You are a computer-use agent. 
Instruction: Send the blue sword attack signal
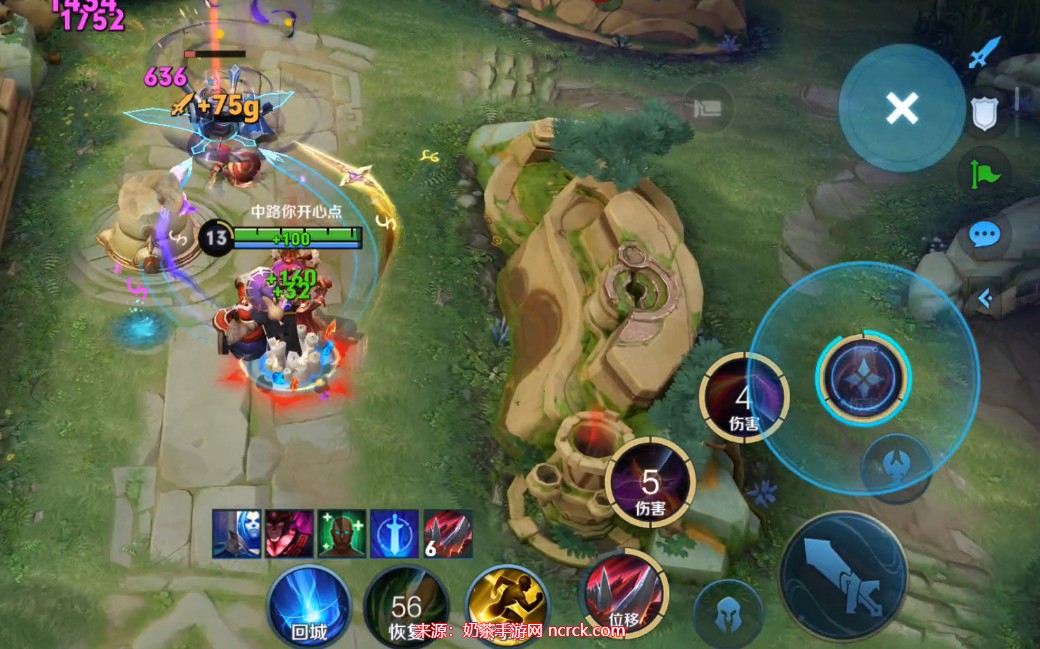point(983,52)
